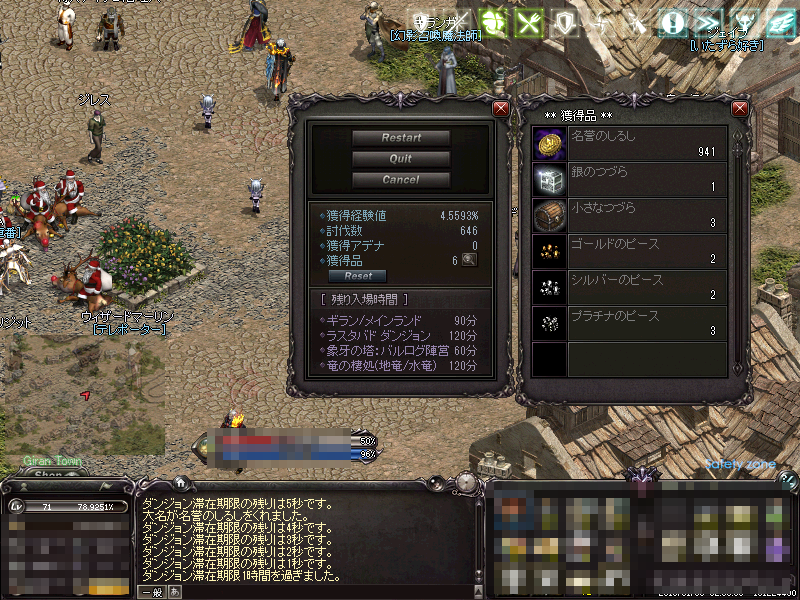
Task: Close the Restart/Quit menu window
Action: 501,108
